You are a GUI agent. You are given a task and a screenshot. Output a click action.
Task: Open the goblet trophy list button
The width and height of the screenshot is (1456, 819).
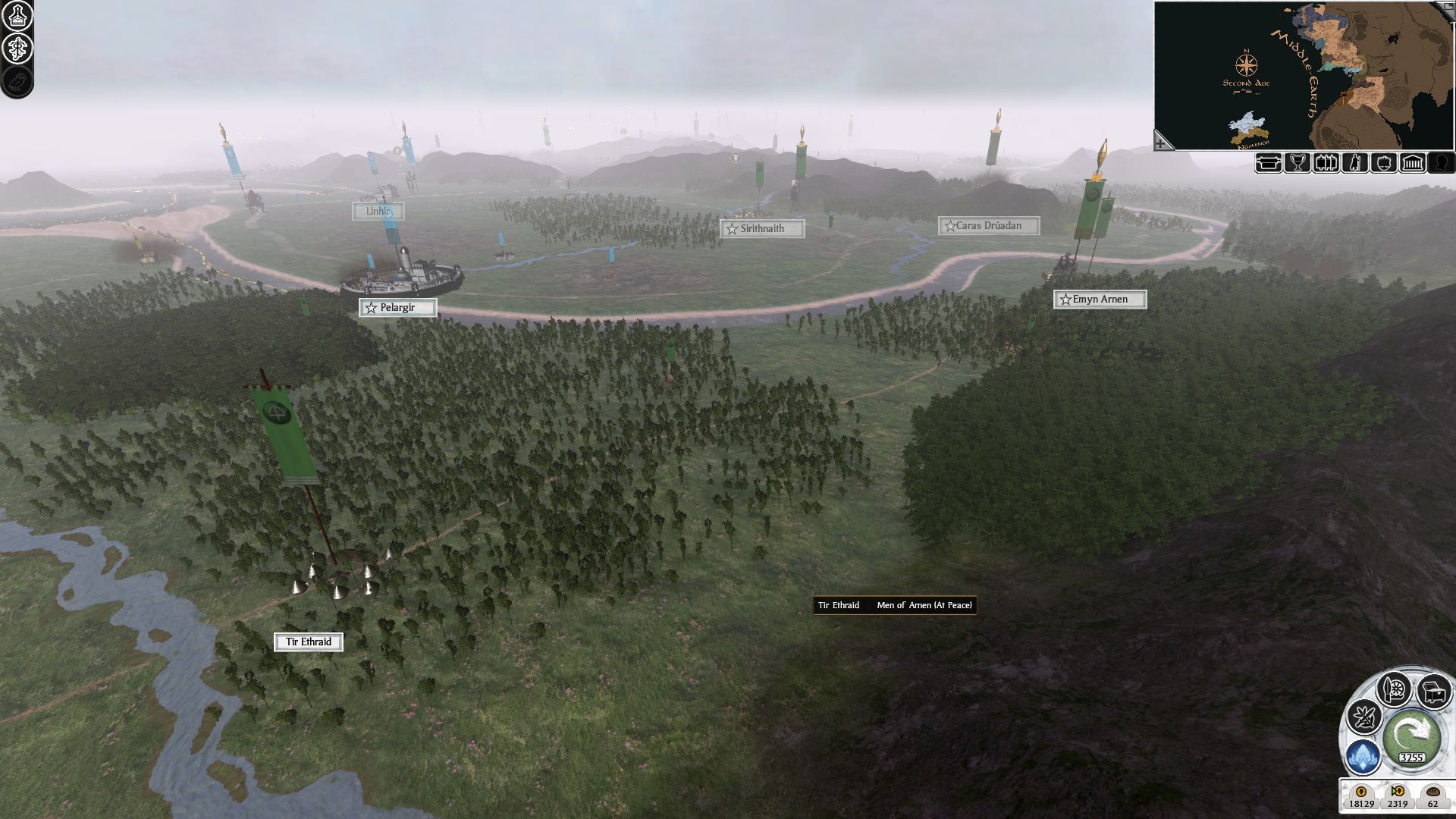pos(1298,163)
